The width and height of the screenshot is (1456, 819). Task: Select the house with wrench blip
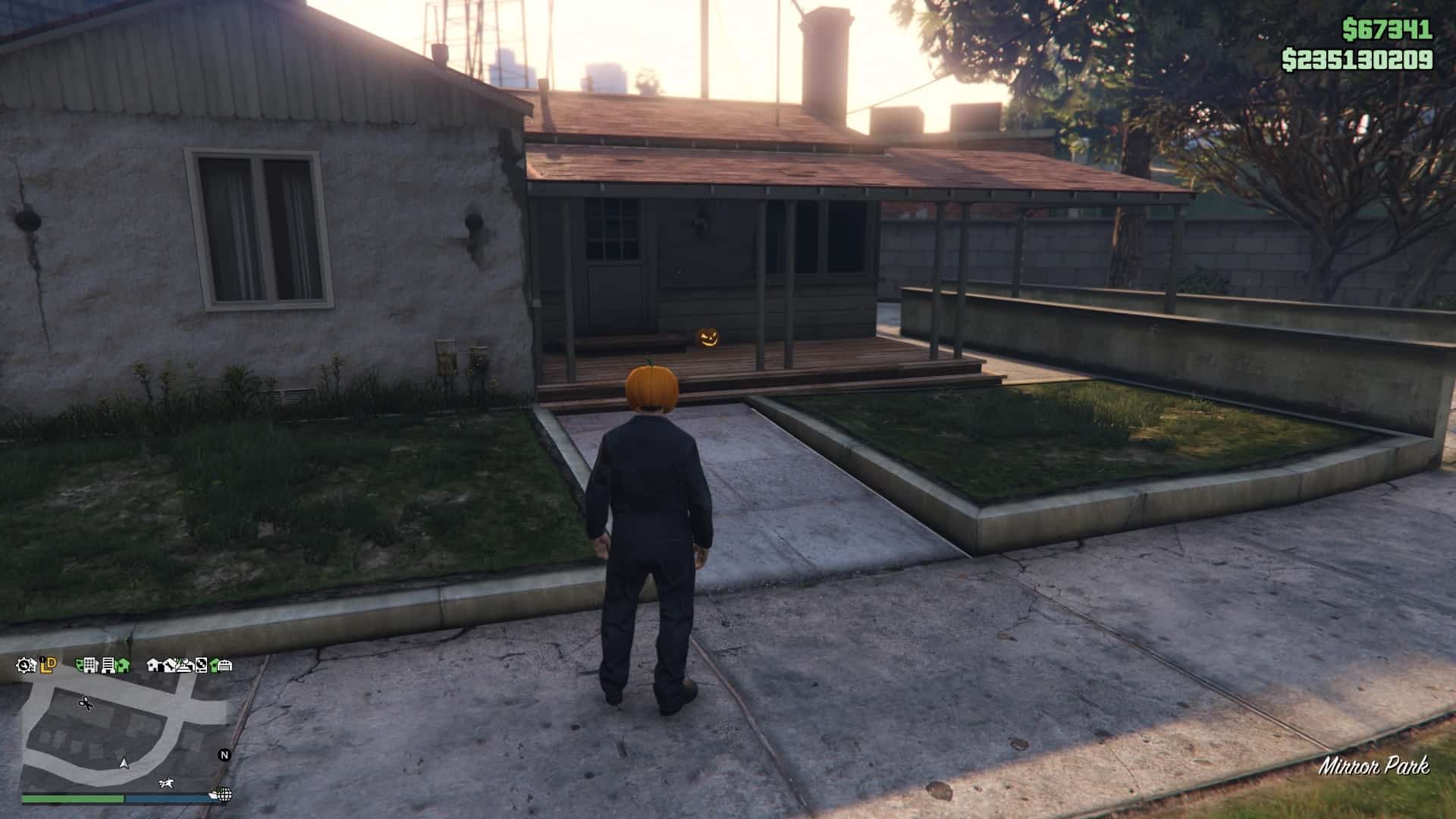[170, 665]
